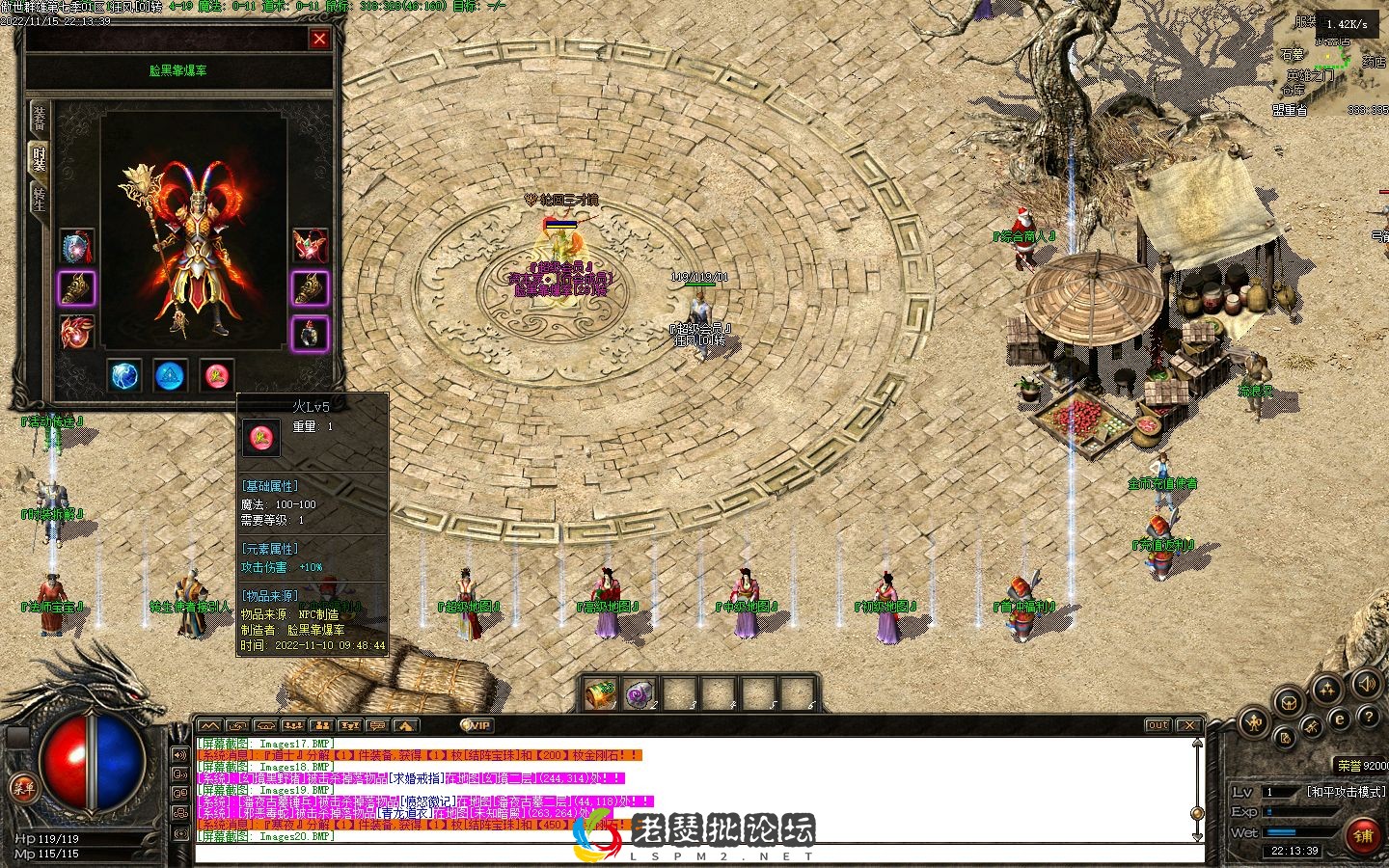
Task: Close the chat window with X button
Action: tap(1189, 725)
